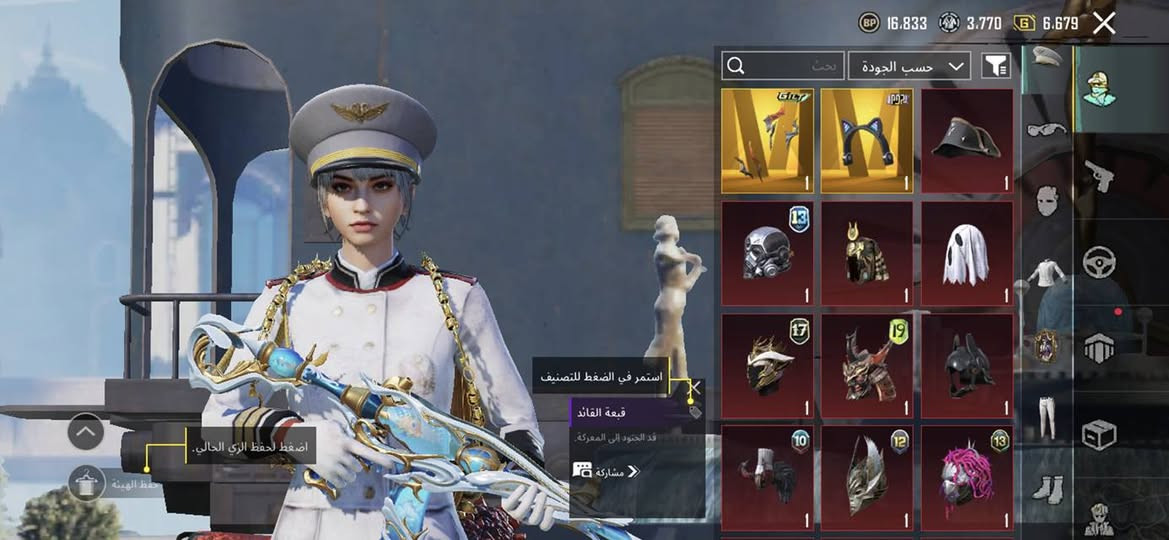The image size is (1169, 540).
Task: Open the face mask category tab
Action: [1046, 199]
